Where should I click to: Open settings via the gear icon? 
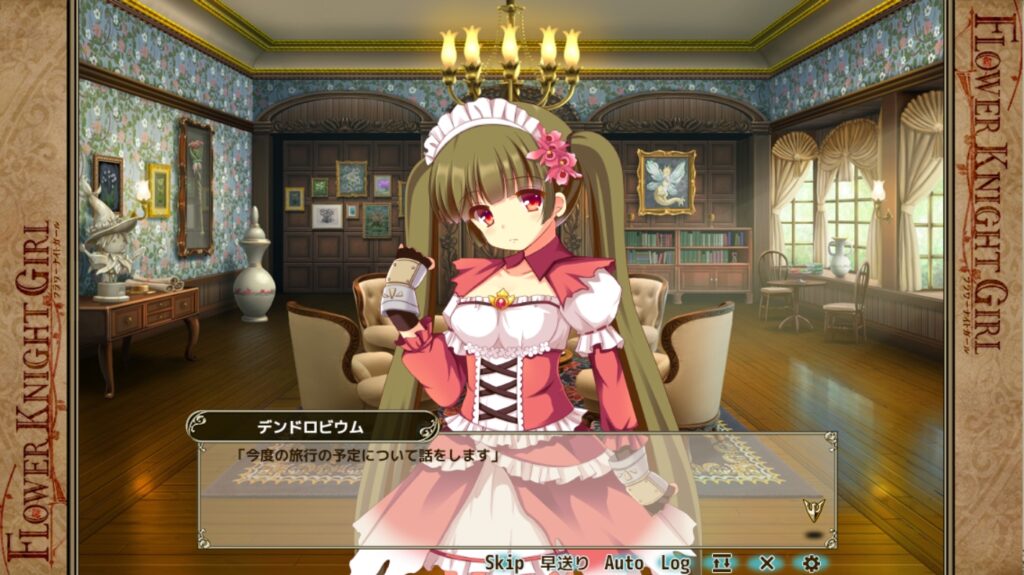pyautogui.click(x=811, y=563)
